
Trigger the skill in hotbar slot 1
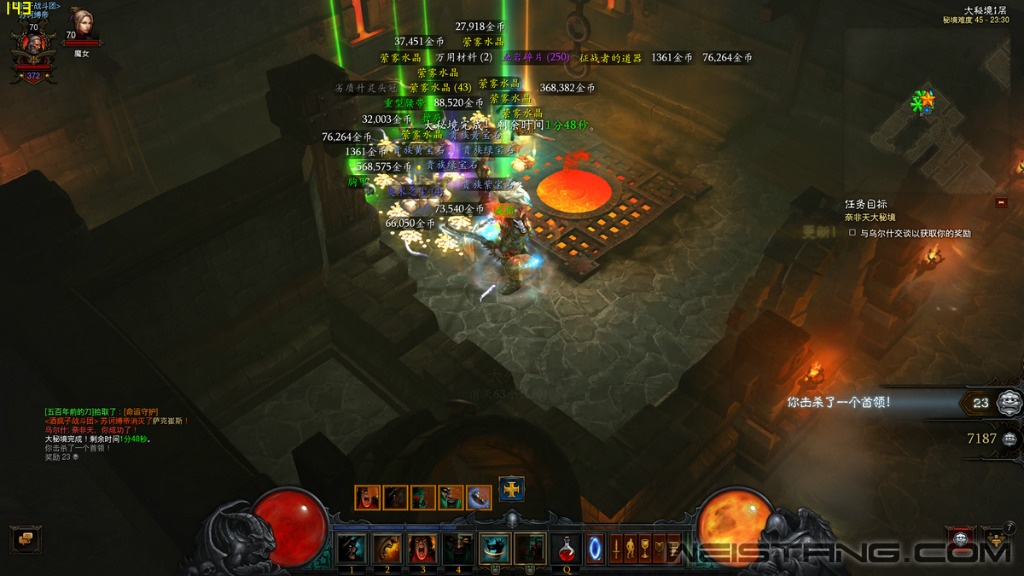[x=350, y=548]
